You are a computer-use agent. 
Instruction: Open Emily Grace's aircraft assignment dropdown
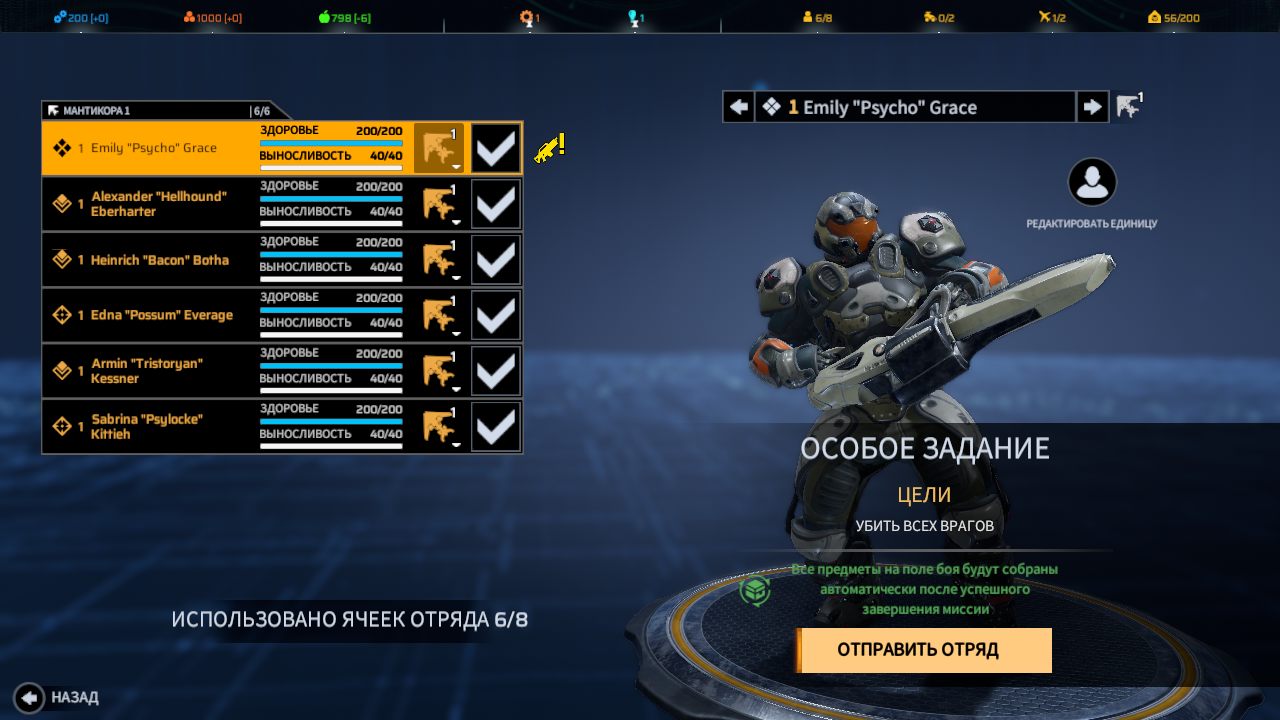439,148
